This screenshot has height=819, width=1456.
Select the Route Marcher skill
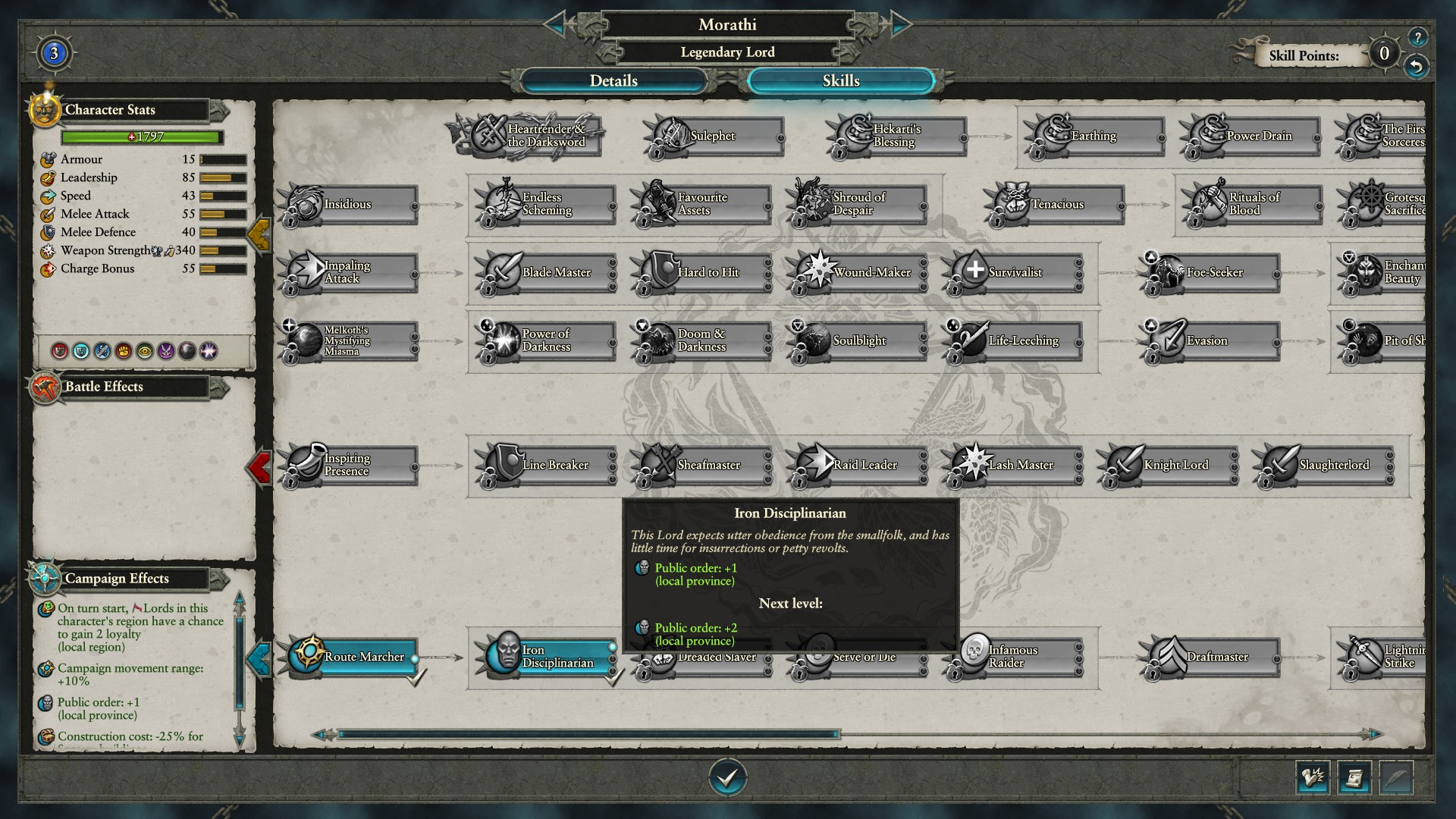point(353,657)
